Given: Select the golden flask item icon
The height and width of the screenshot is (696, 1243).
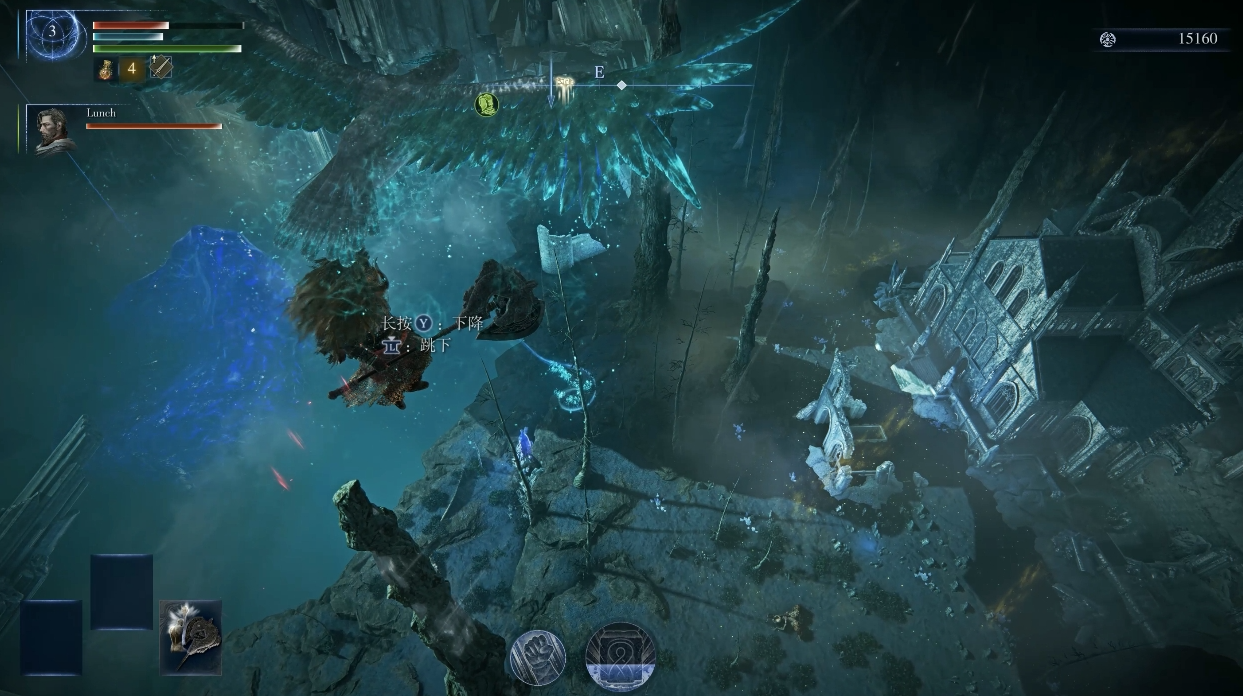Looking at the screenshot, I should click(106, 69).
